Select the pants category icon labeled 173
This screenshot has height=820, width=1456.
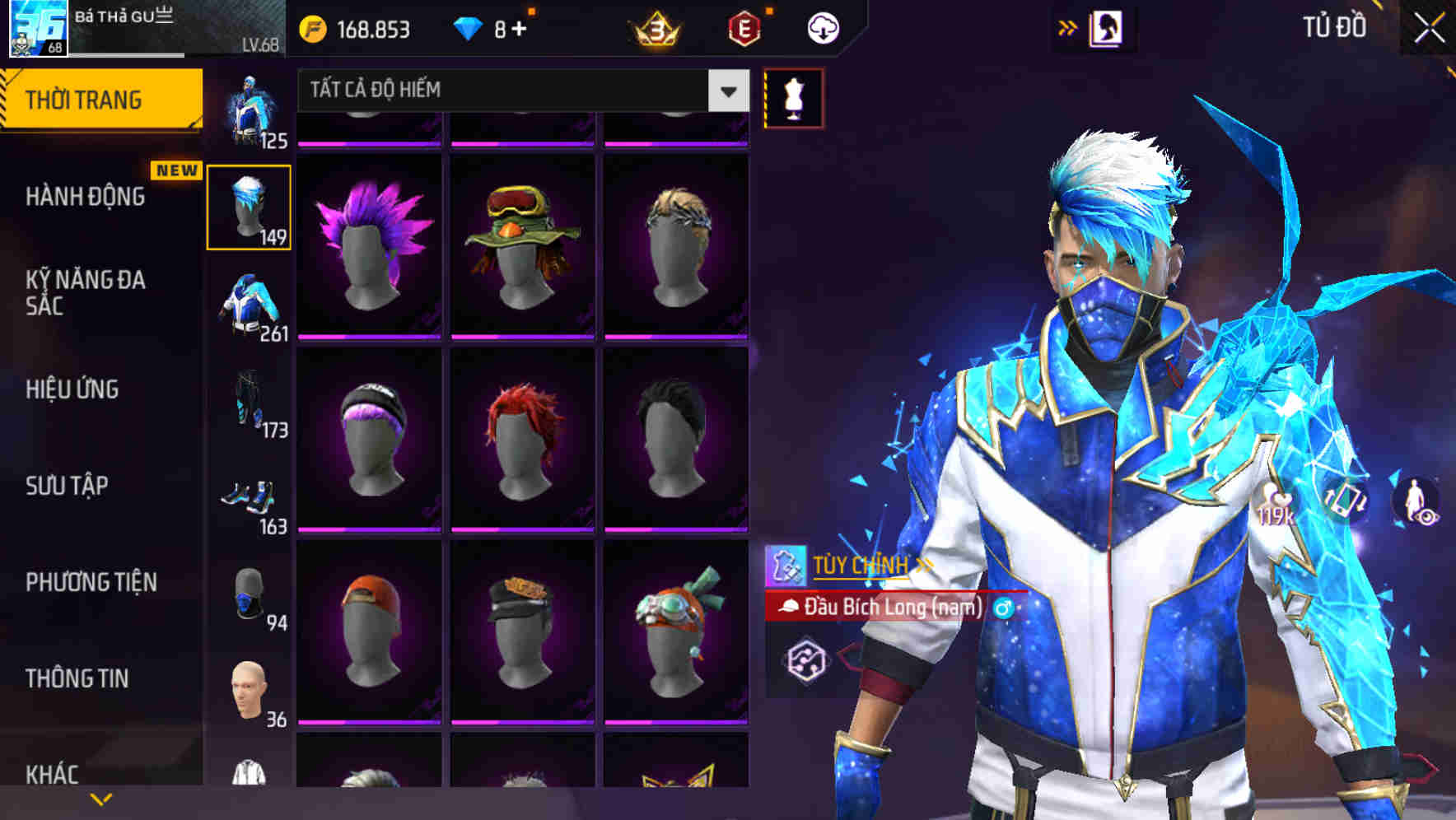[x=250, y=403]
